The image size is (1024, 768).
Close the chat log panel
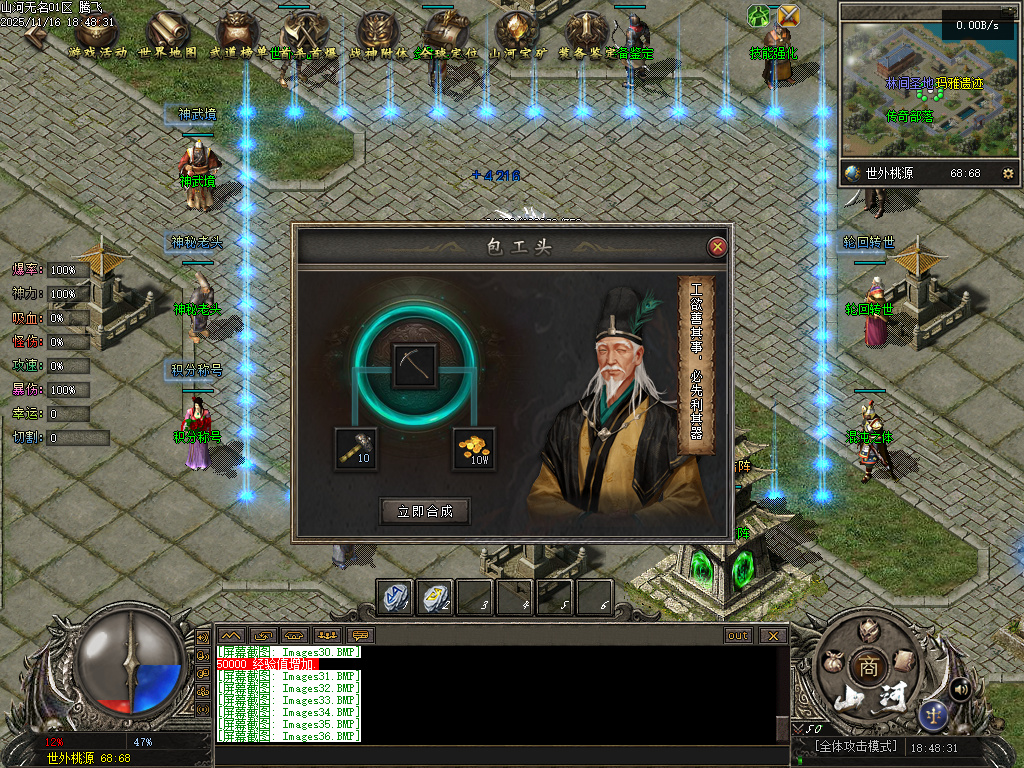tap(772, 635)
